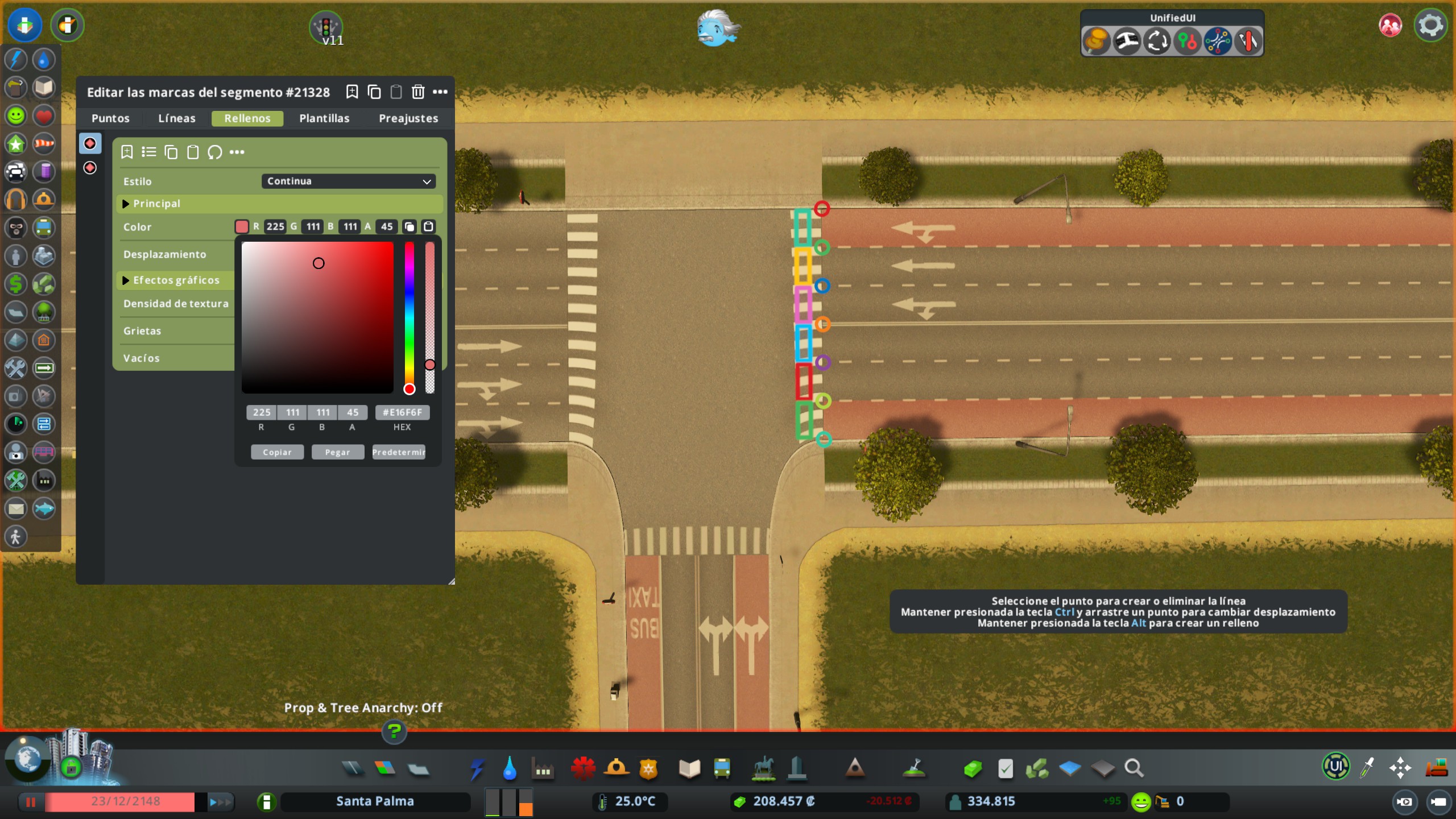Open the electricity service icon in left toolbar
1456x819 pixels.
16,59
